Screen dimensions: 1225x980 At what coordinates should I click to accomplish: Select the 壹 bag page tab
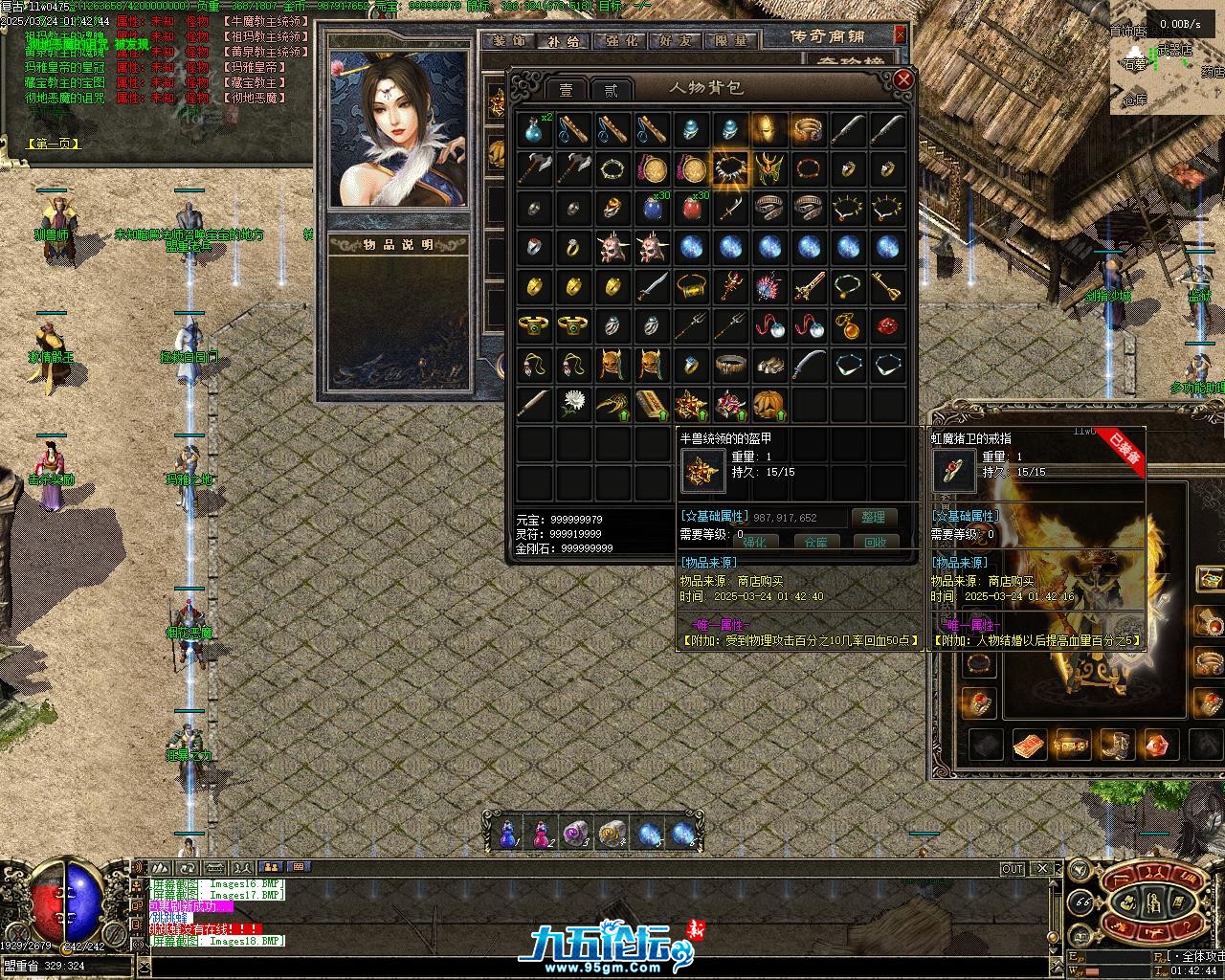click(x=566, y=90)
